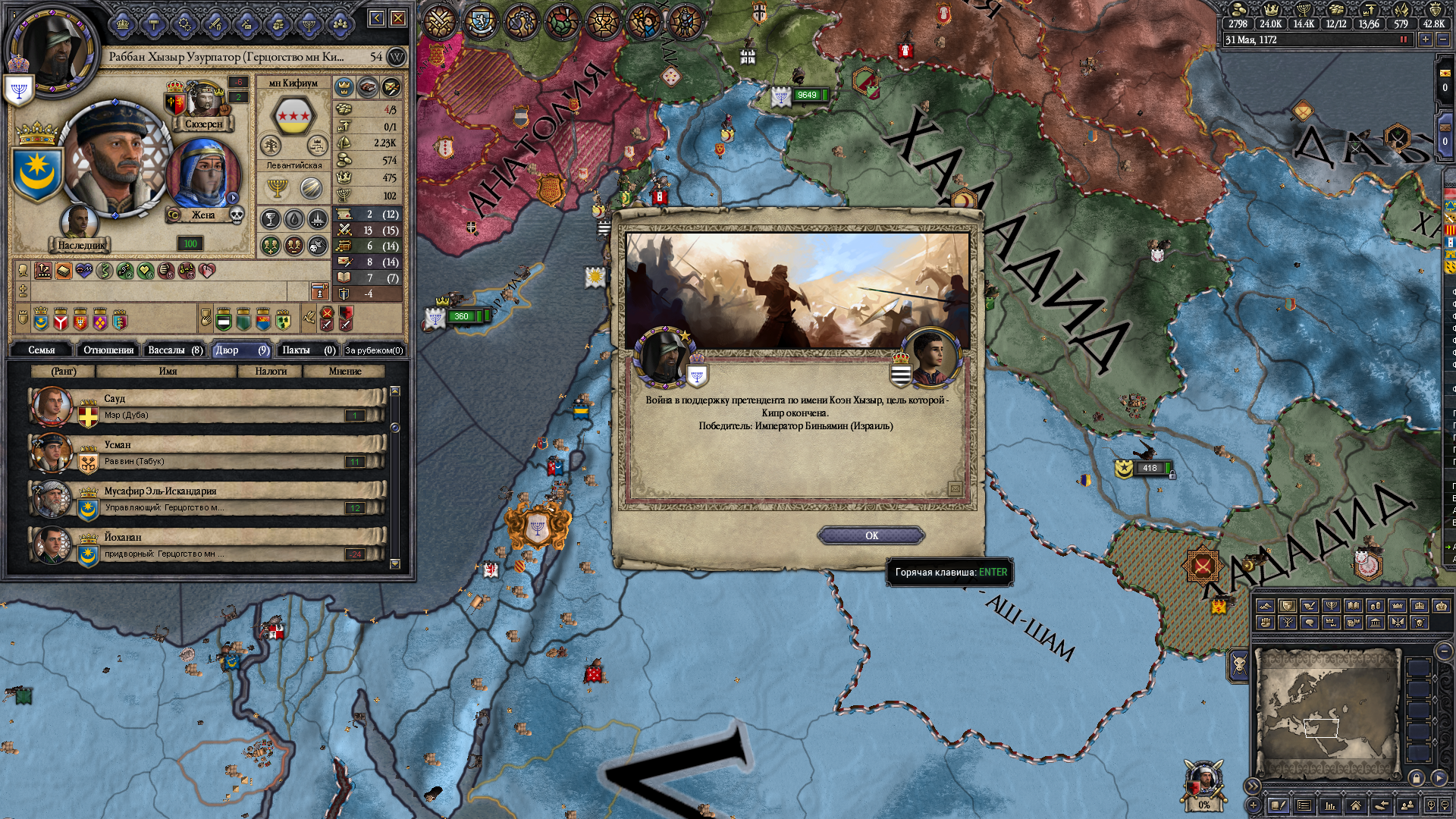Go back to the previous character
The image size is (1456, 819).
[x=377, y=18]
